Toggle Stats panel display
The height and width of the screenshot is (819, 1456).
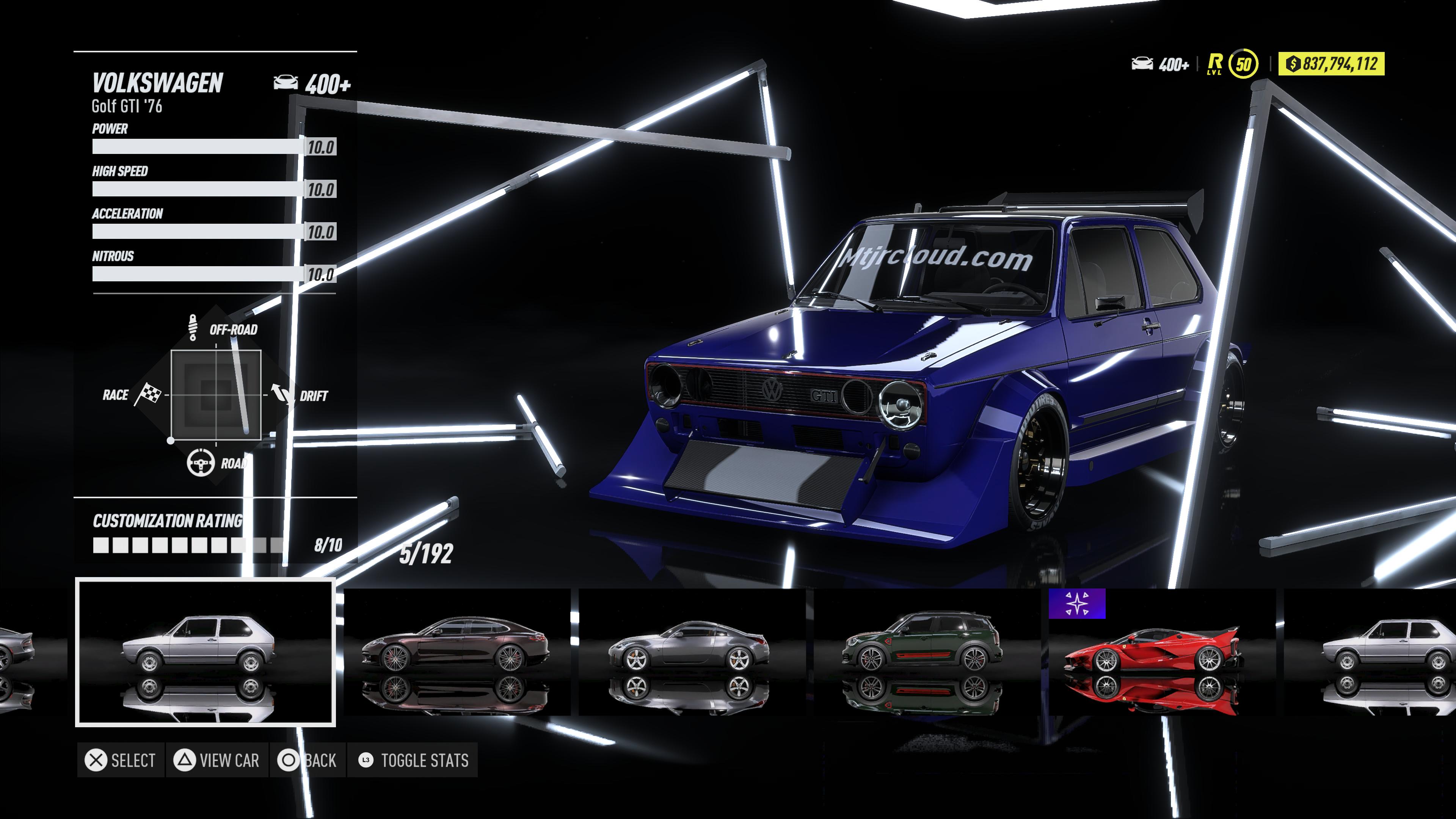[413, 760]
